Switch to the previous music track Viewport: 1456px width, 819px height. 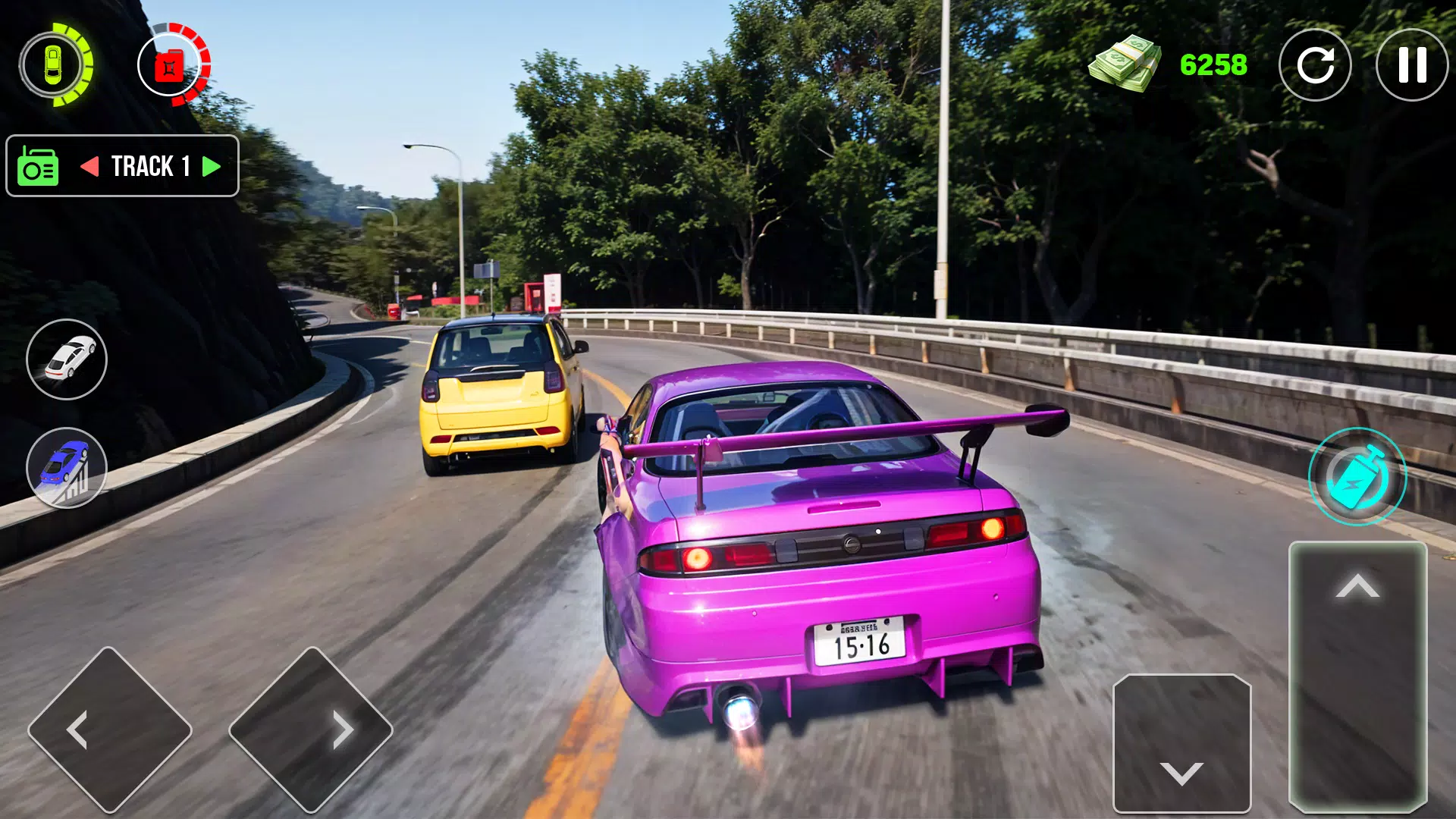(x=91, y=165)
